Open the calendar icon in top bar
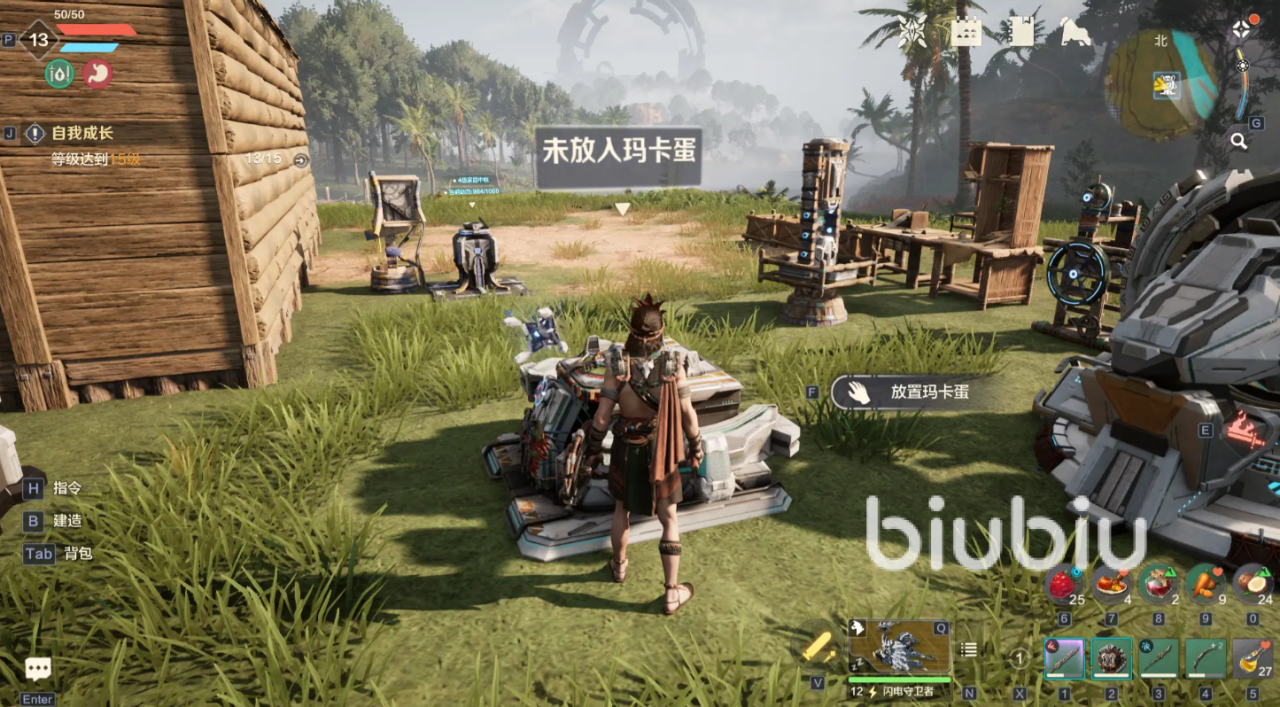1280x707 pixels. 965,32
